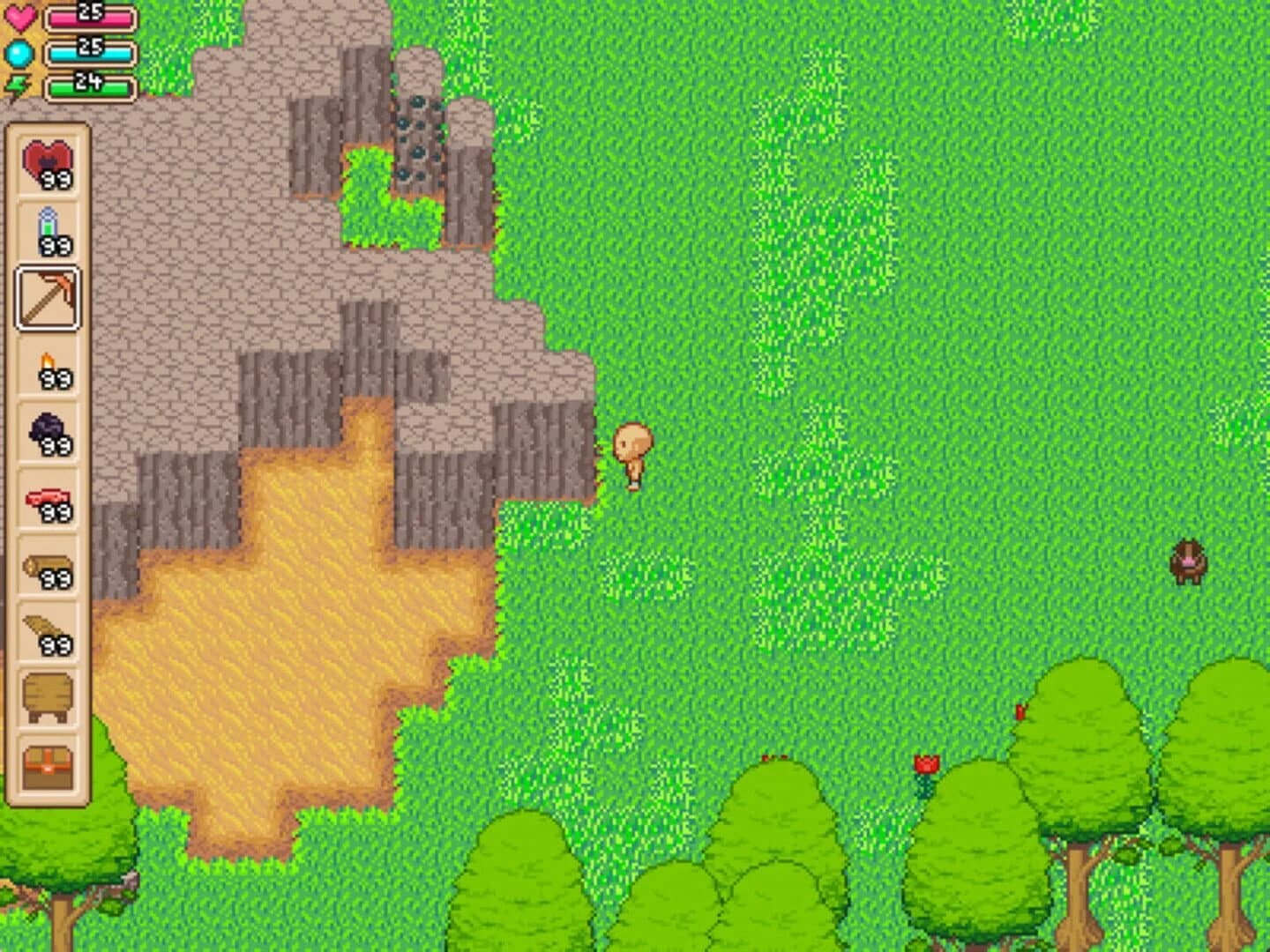Click the player character standing by the cliff

click(631, 450)
